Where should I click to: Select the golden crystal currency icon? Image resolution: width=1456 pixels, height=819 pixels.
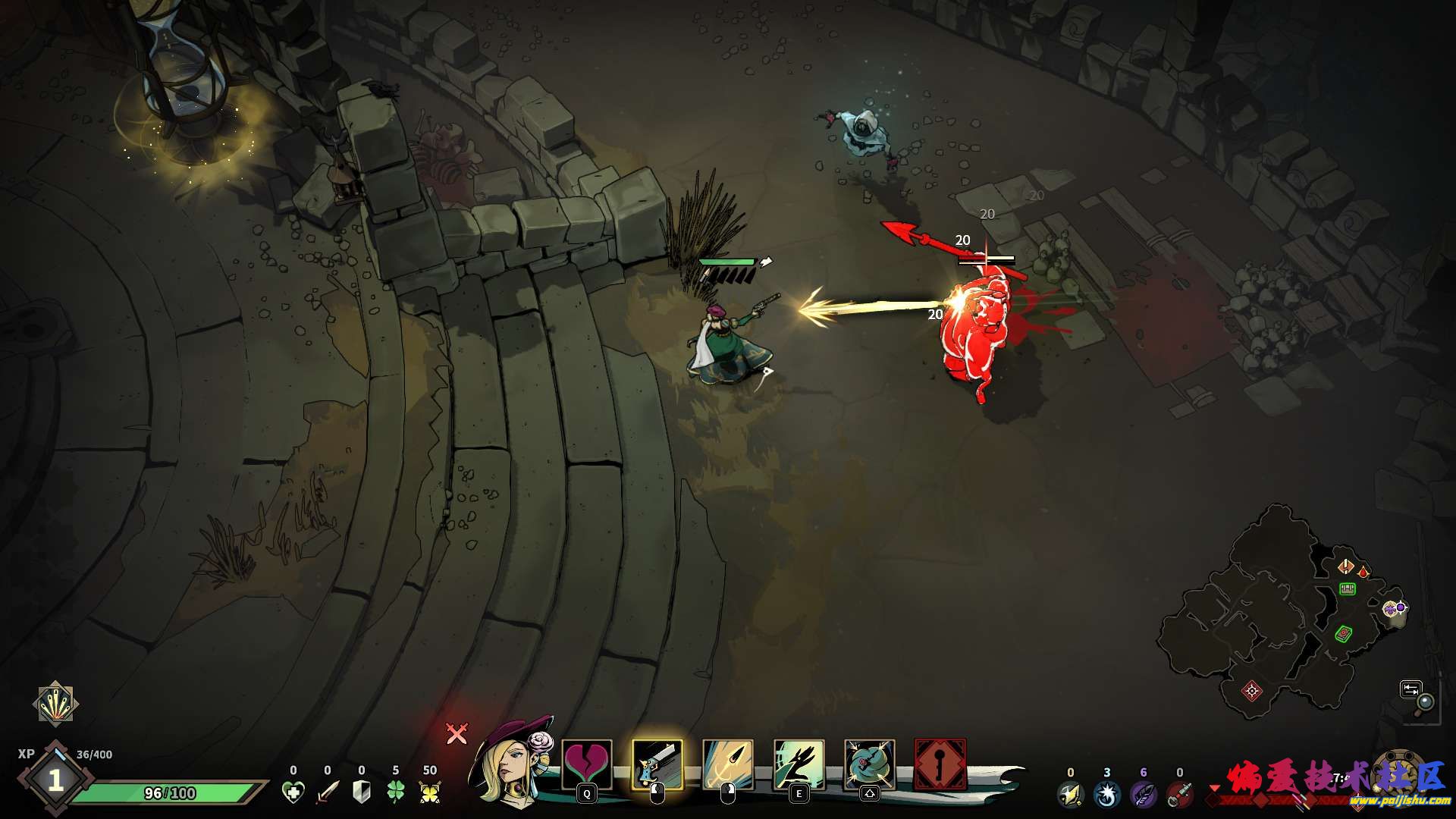[x=430, y=792]
